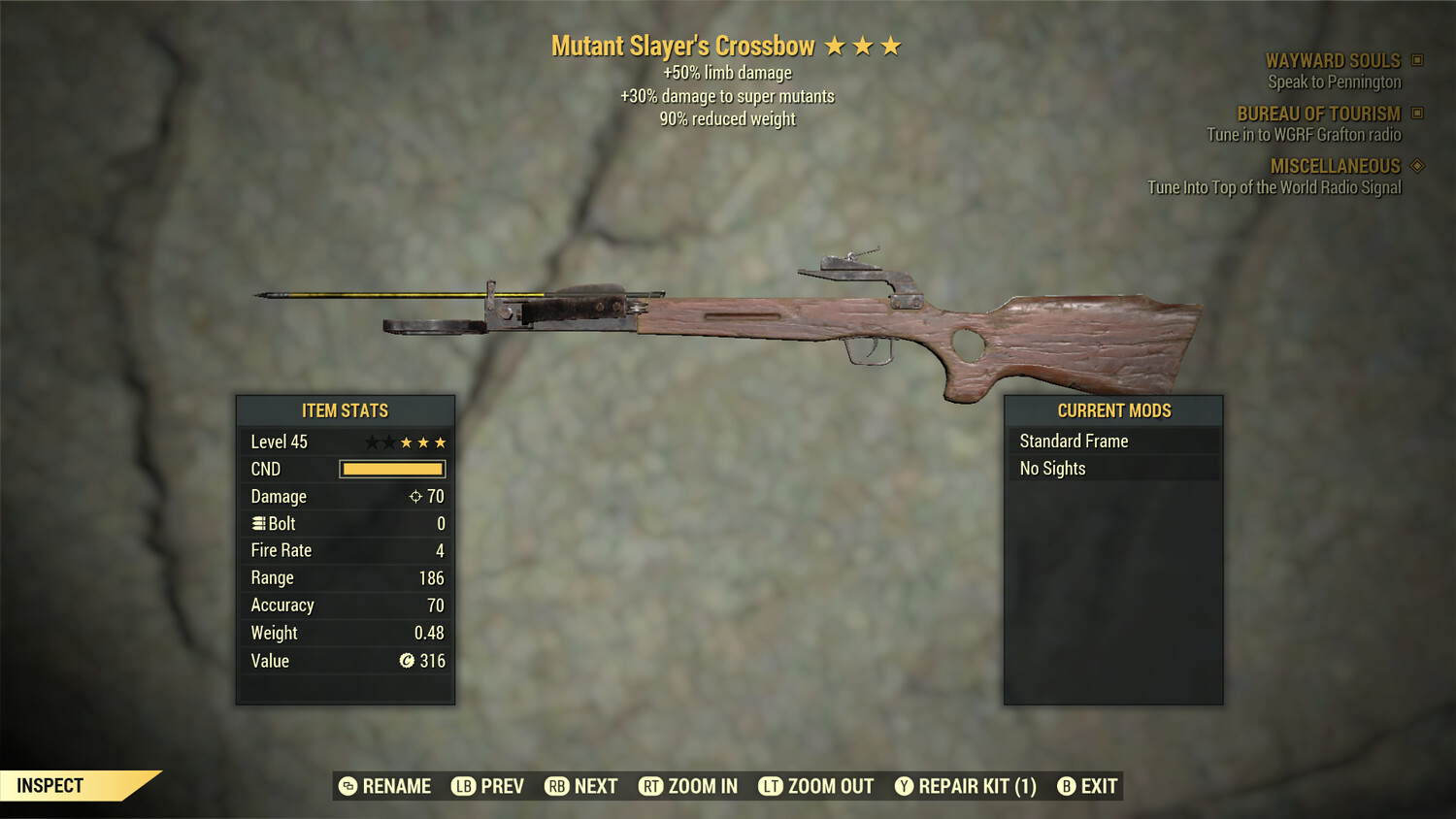Expand the CURRENT MODS panel header

1112,410
